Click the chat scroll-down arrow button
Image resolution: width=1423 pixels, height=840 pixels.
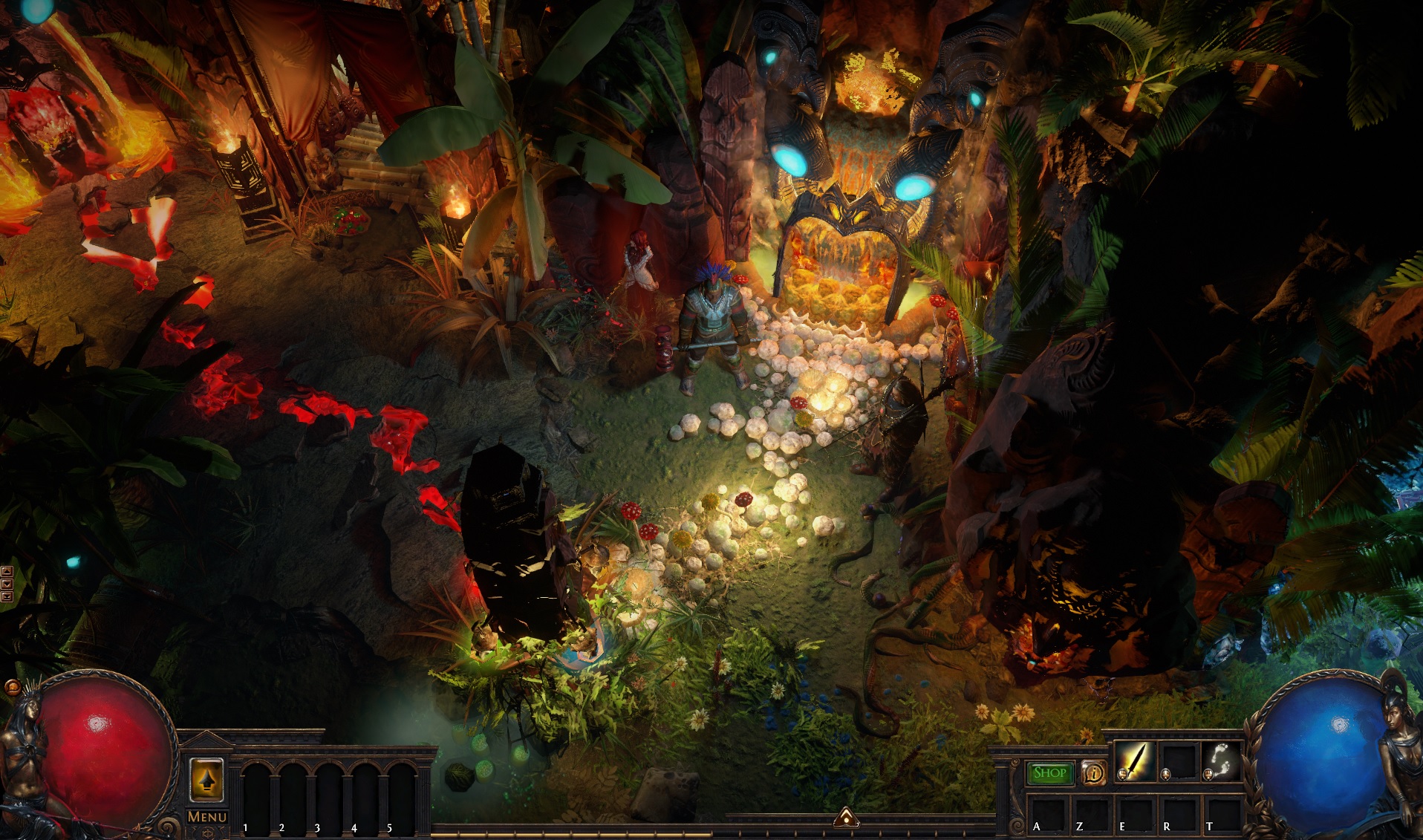(x=7, y=584)
